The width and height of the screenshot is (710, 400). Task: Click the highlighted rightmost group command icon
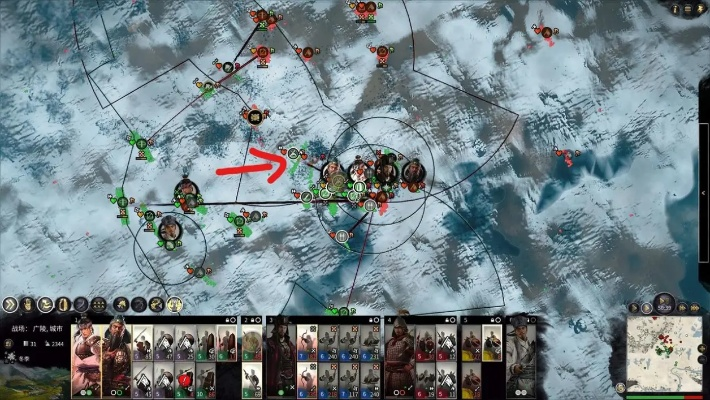tap(174, 304)
